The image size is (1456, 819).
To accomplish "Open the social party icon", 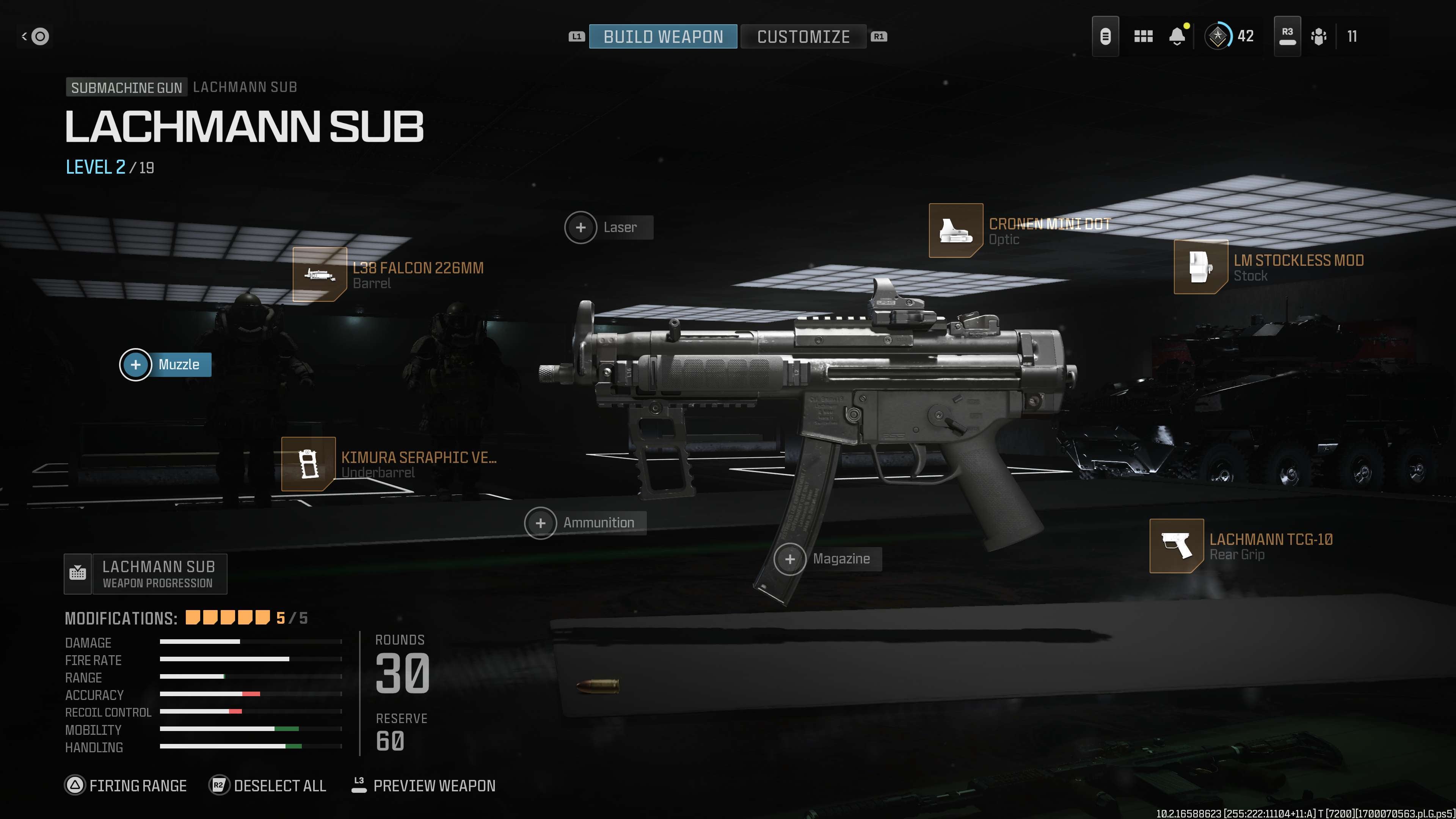I will pos(1319,37).
